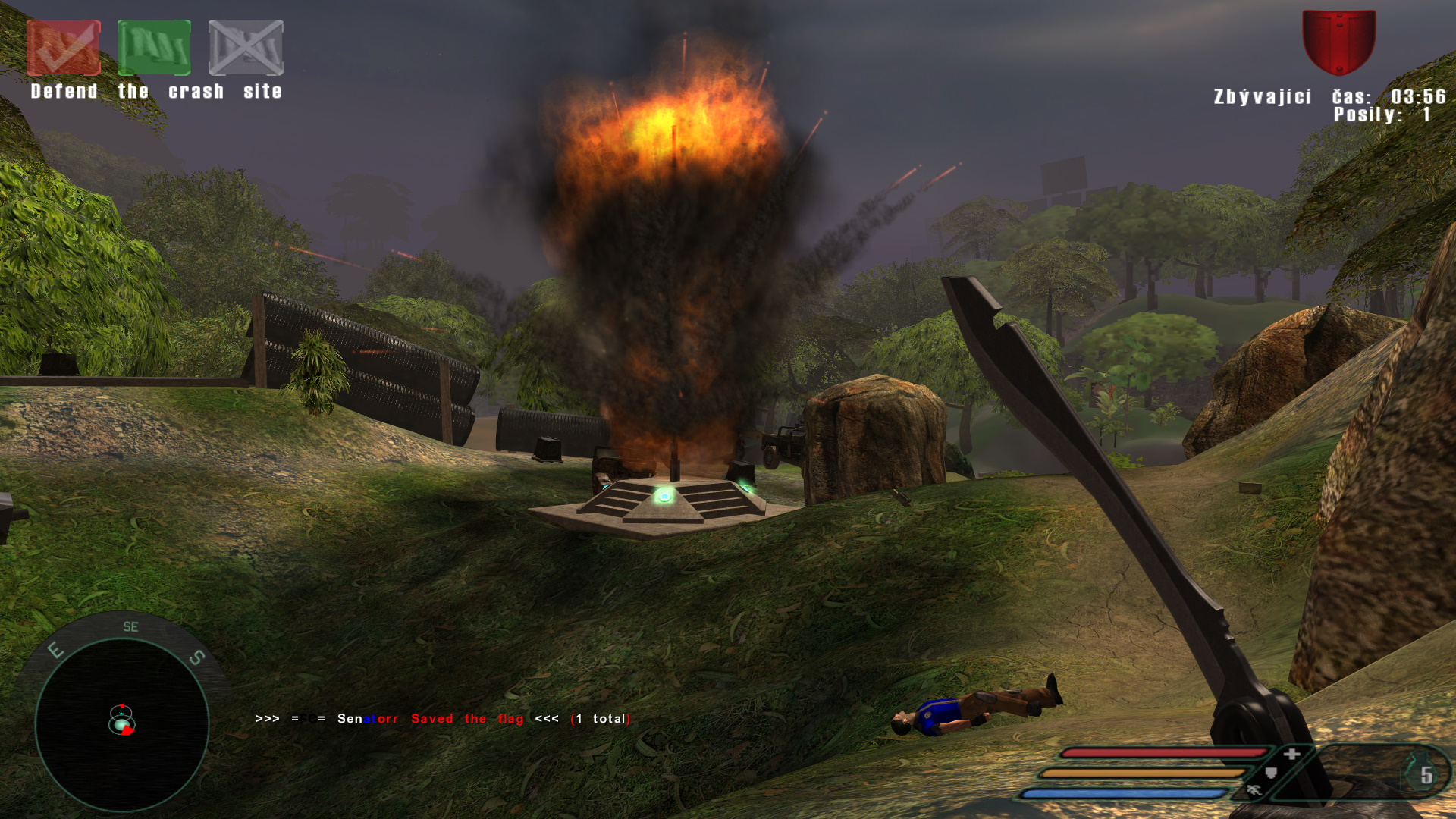1456x819 pixels.
Task: Click the red checkmark objective flag icon
Action: coord(64,48)
